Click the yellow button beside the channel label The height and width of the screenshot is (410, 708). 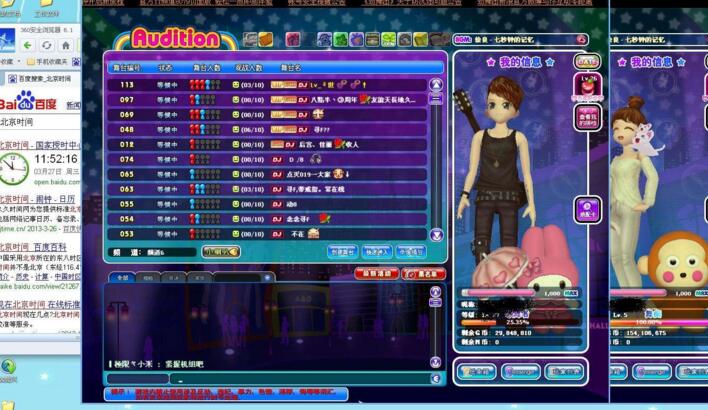(x=220, y=253)
